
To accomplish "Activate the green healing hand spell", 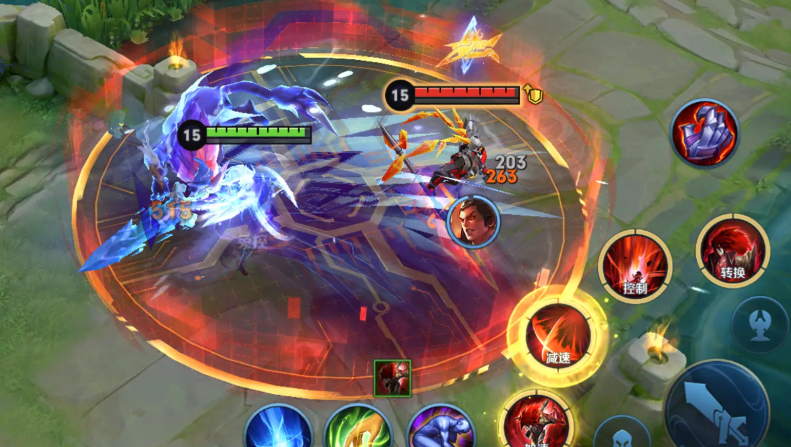I will [358, 430].
